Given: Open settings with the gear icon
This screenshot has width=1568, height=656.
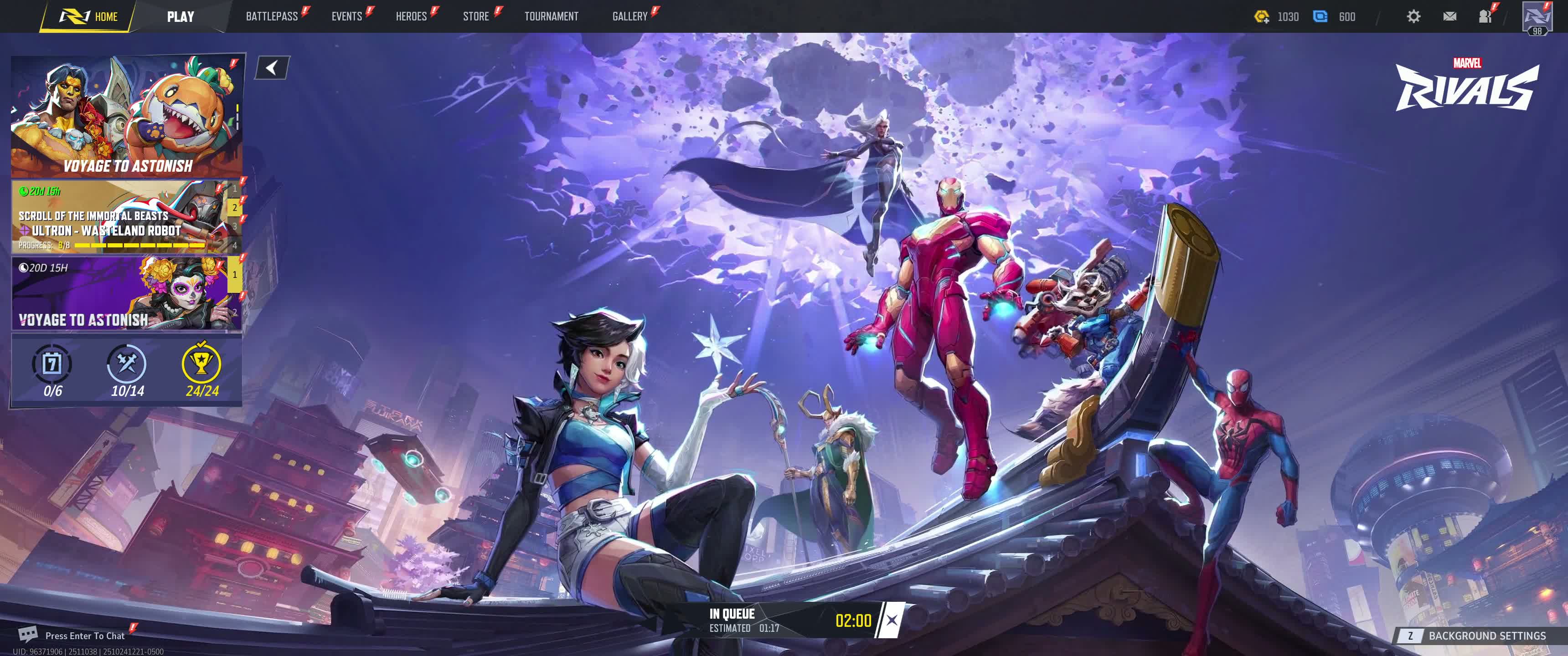Looking at the screenshot, I should pyautogui.click(x=1413, y=16).
